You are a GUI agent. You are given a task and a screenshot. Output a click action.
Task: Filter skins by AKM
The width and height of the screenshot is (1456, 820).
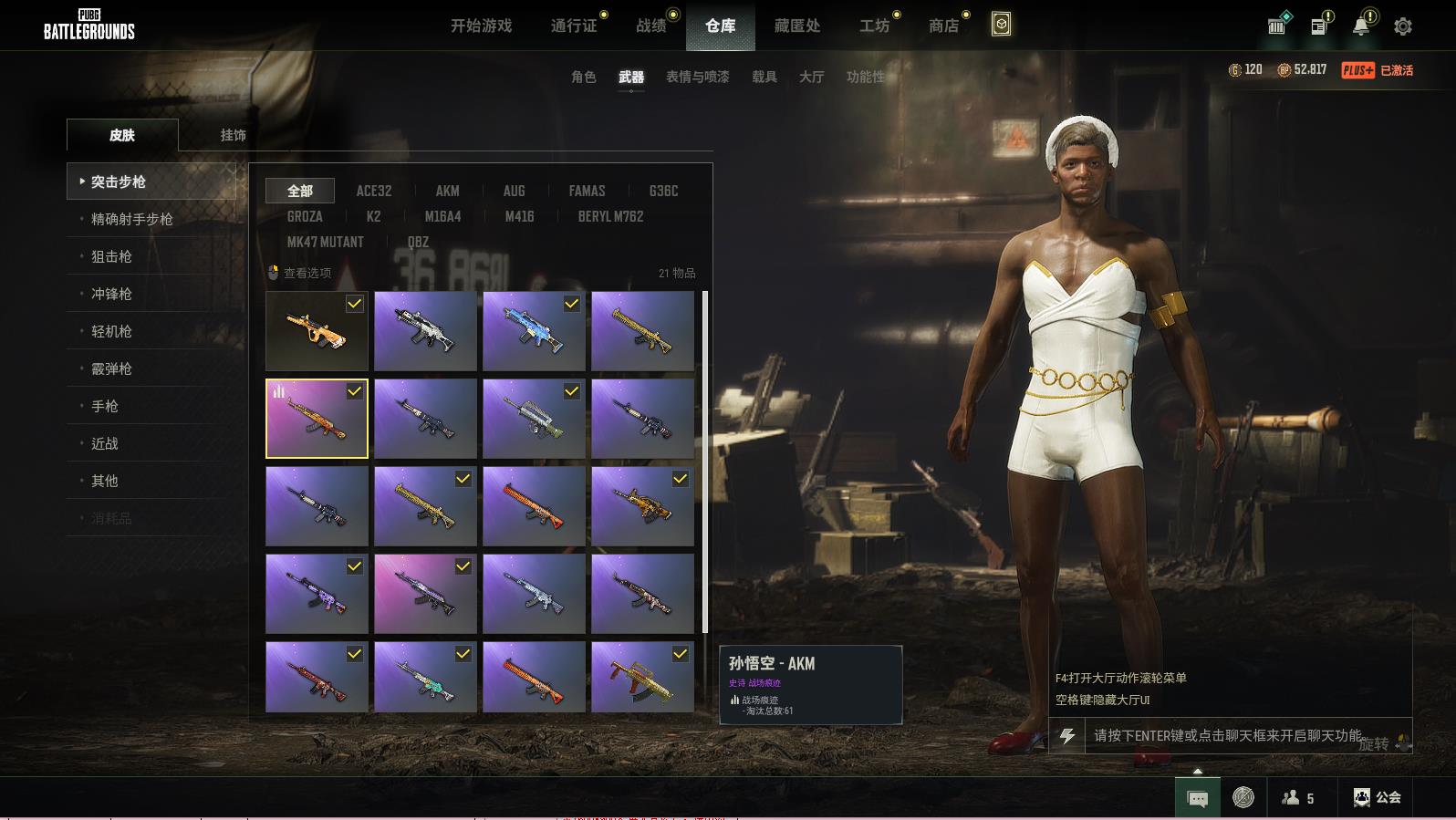(447, 191)
